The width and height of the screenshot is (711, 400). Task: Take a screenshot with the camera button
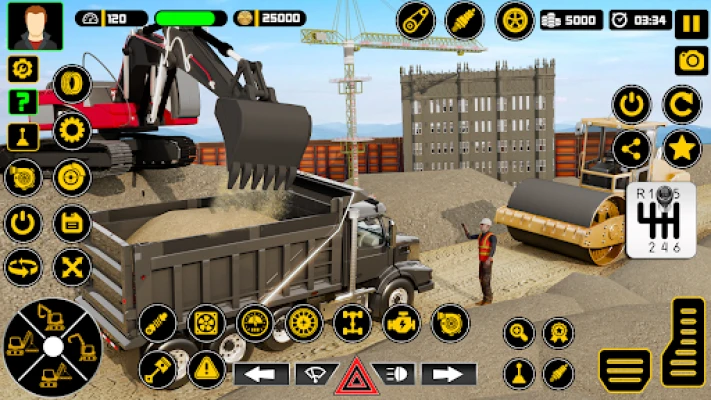(691, 60)
